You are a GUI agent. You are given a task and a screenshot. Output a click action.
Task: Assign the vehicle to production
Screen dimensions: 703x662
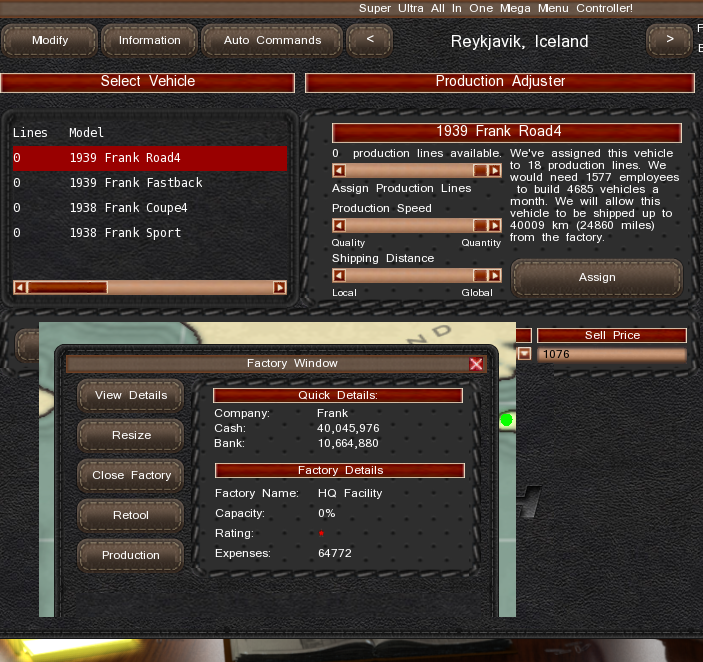click(596, 277)
